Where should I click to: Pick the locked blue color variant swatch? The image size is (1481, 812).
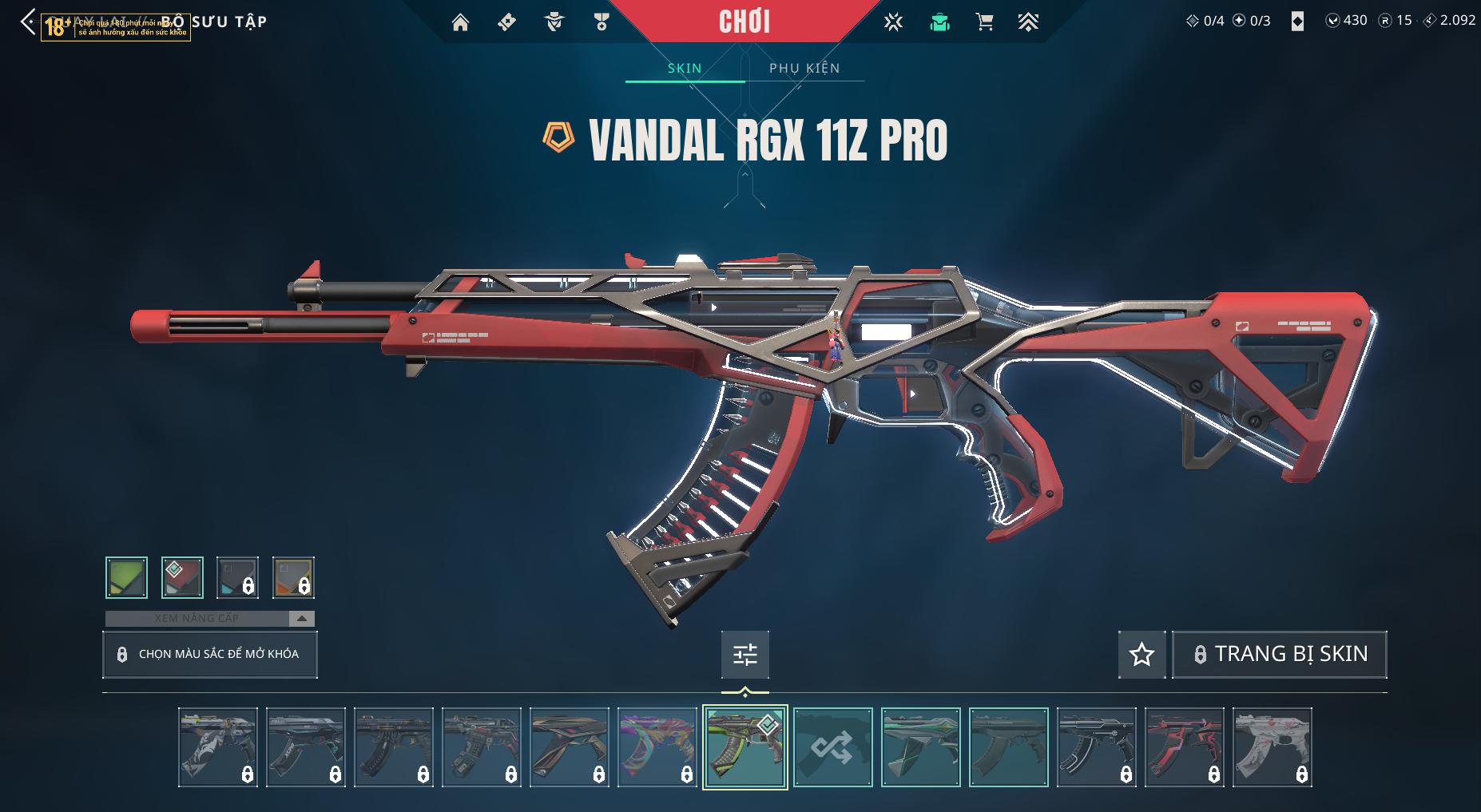coord(237,577)
